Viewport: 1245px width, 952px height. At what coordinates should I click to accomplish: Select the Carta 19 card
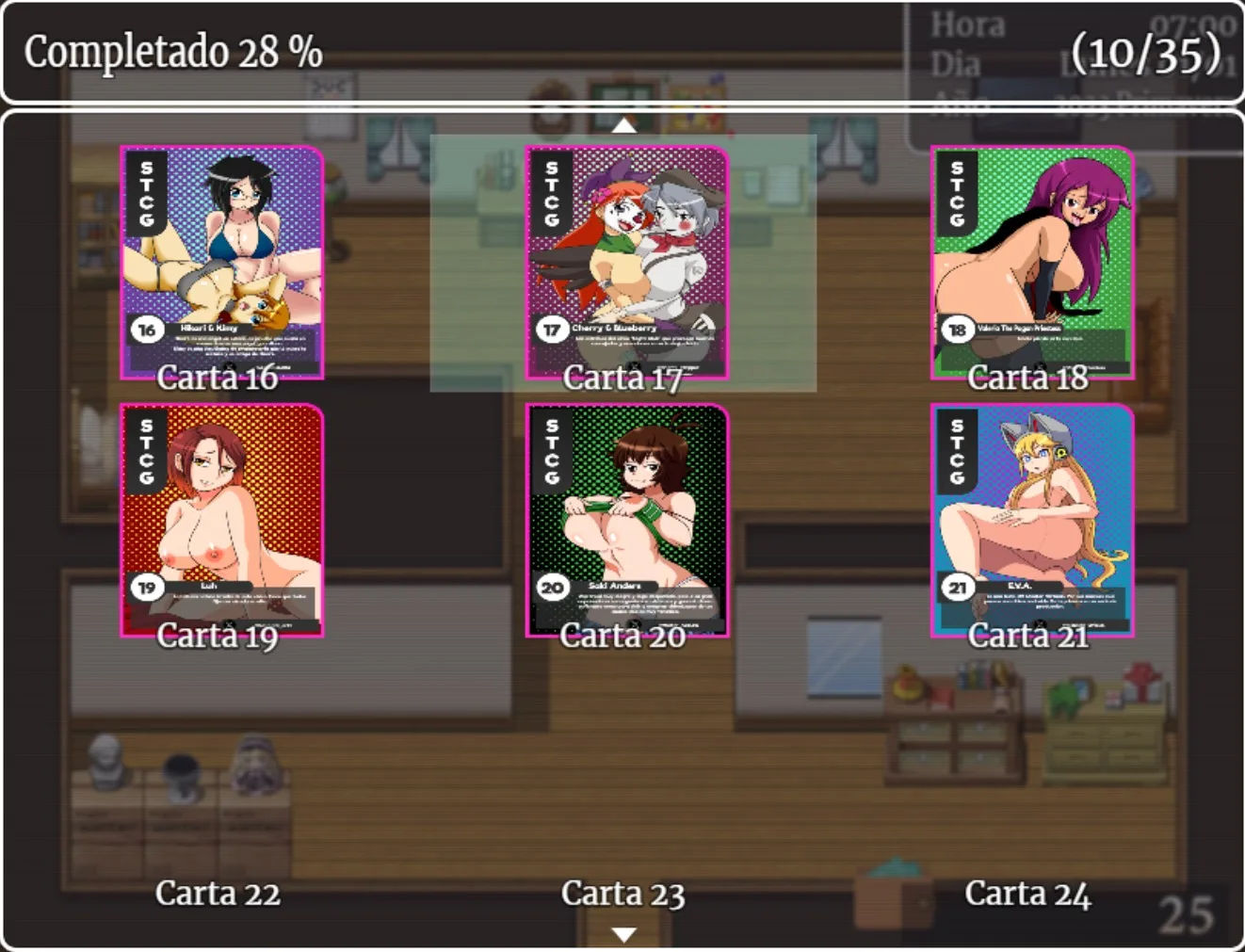[221, 521]
